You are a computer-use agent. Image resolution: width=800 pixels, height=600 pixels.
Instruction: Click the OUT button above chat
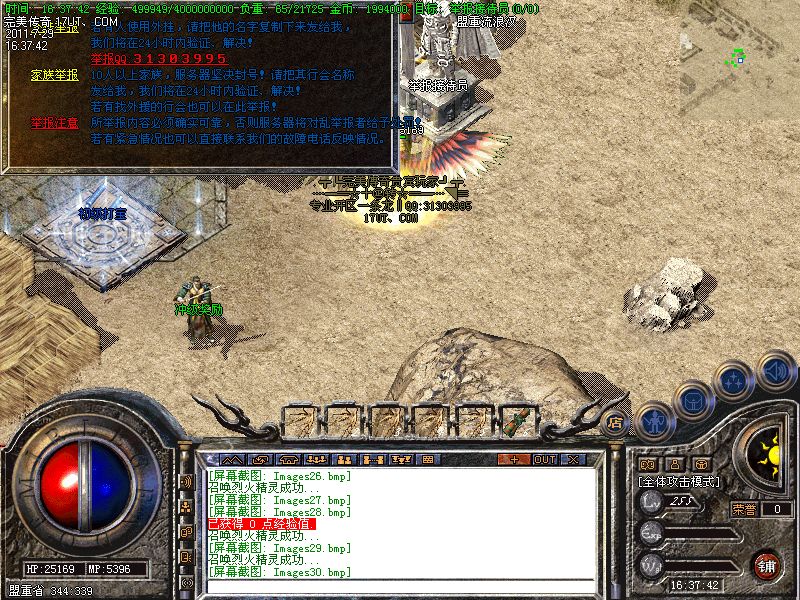pos(544,459)
